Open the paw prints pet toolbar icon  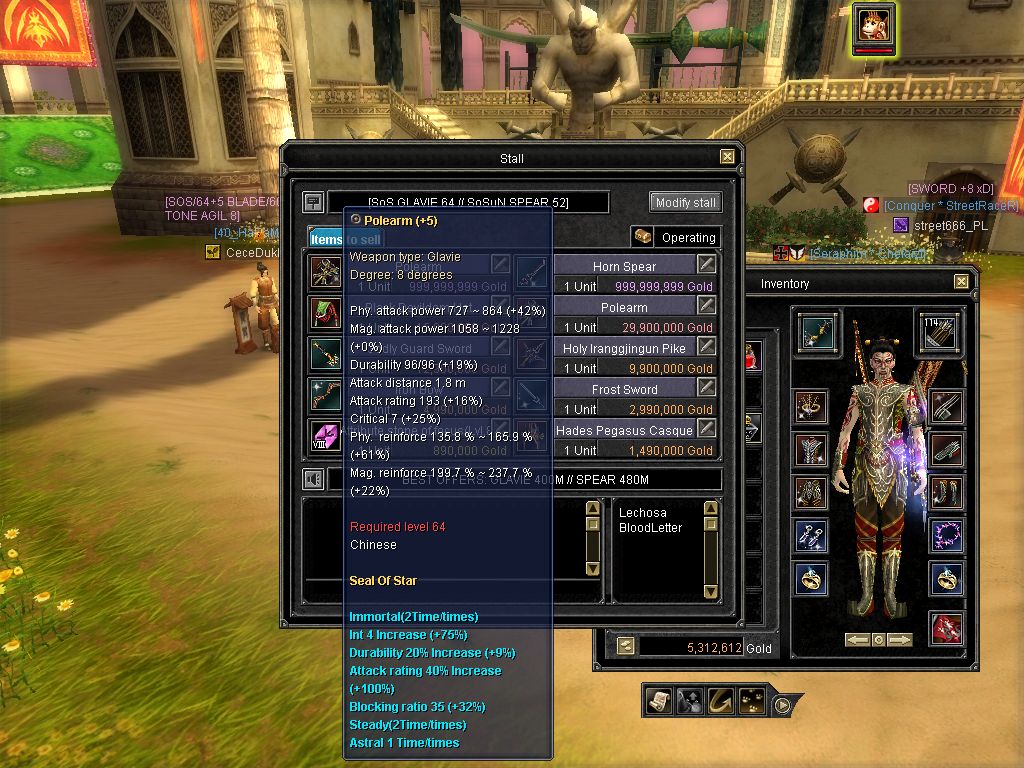pos(751,702)
